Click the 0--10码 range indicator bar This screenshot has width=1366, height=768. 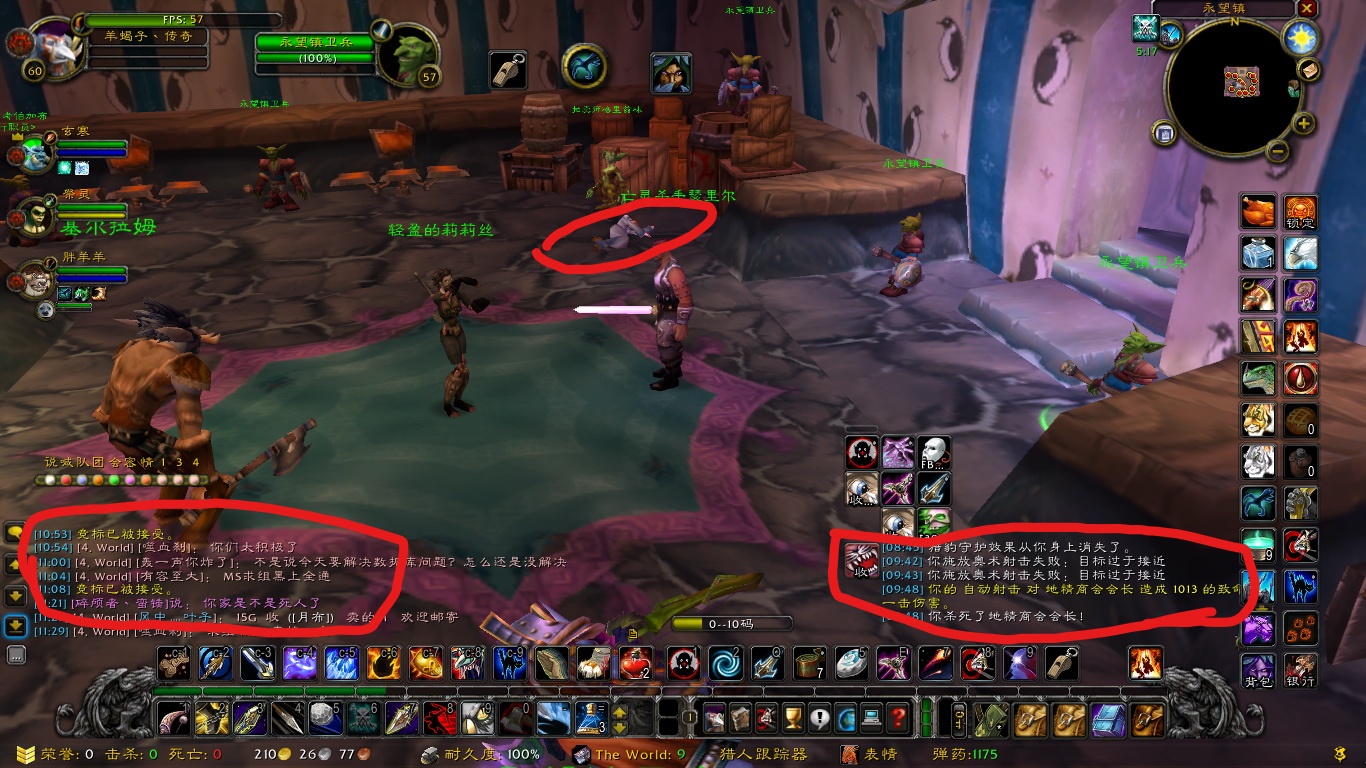coord(732,623)
